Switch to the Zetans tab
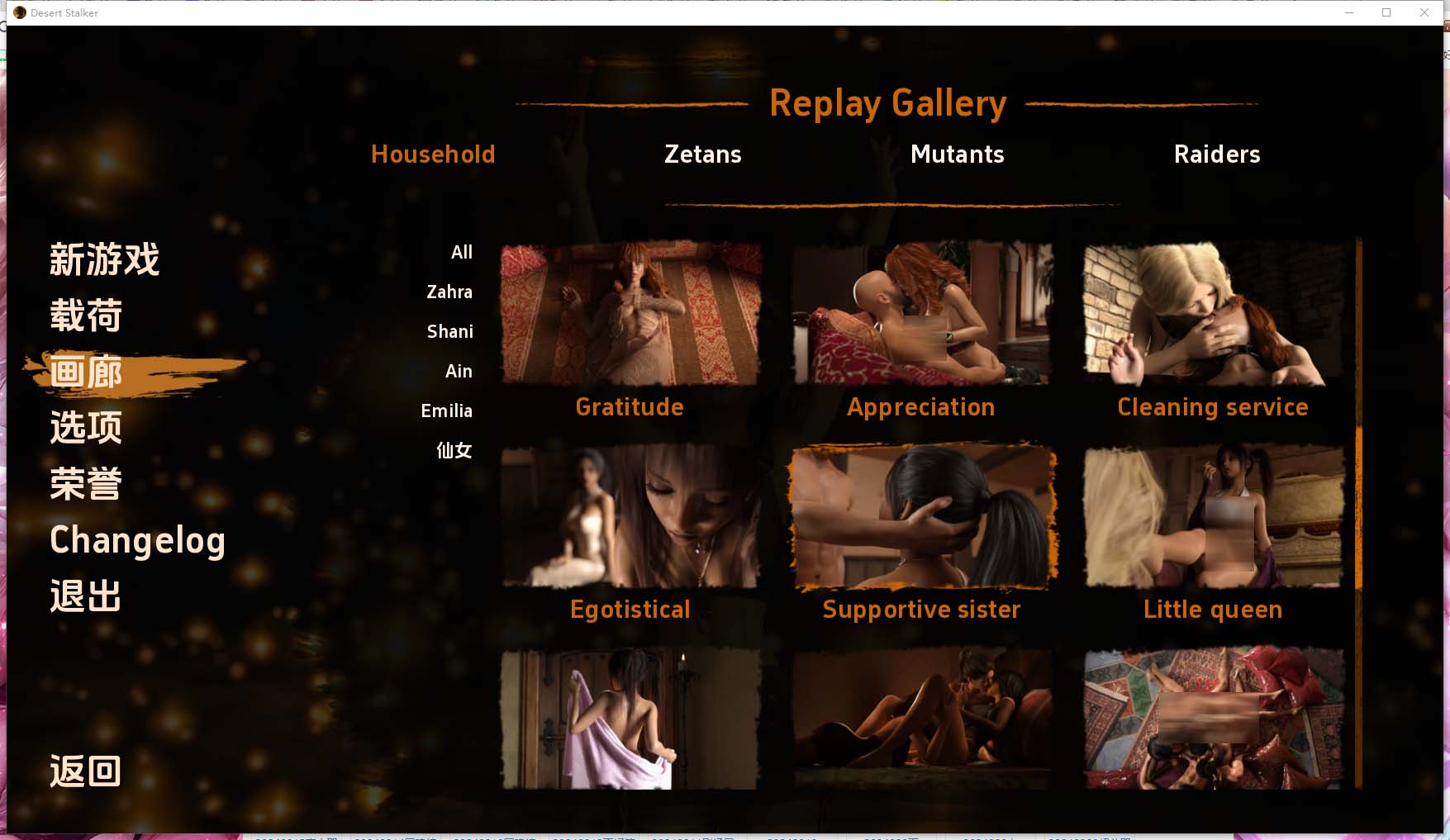Screen dimensions: 1450x840 click(702, 154)
